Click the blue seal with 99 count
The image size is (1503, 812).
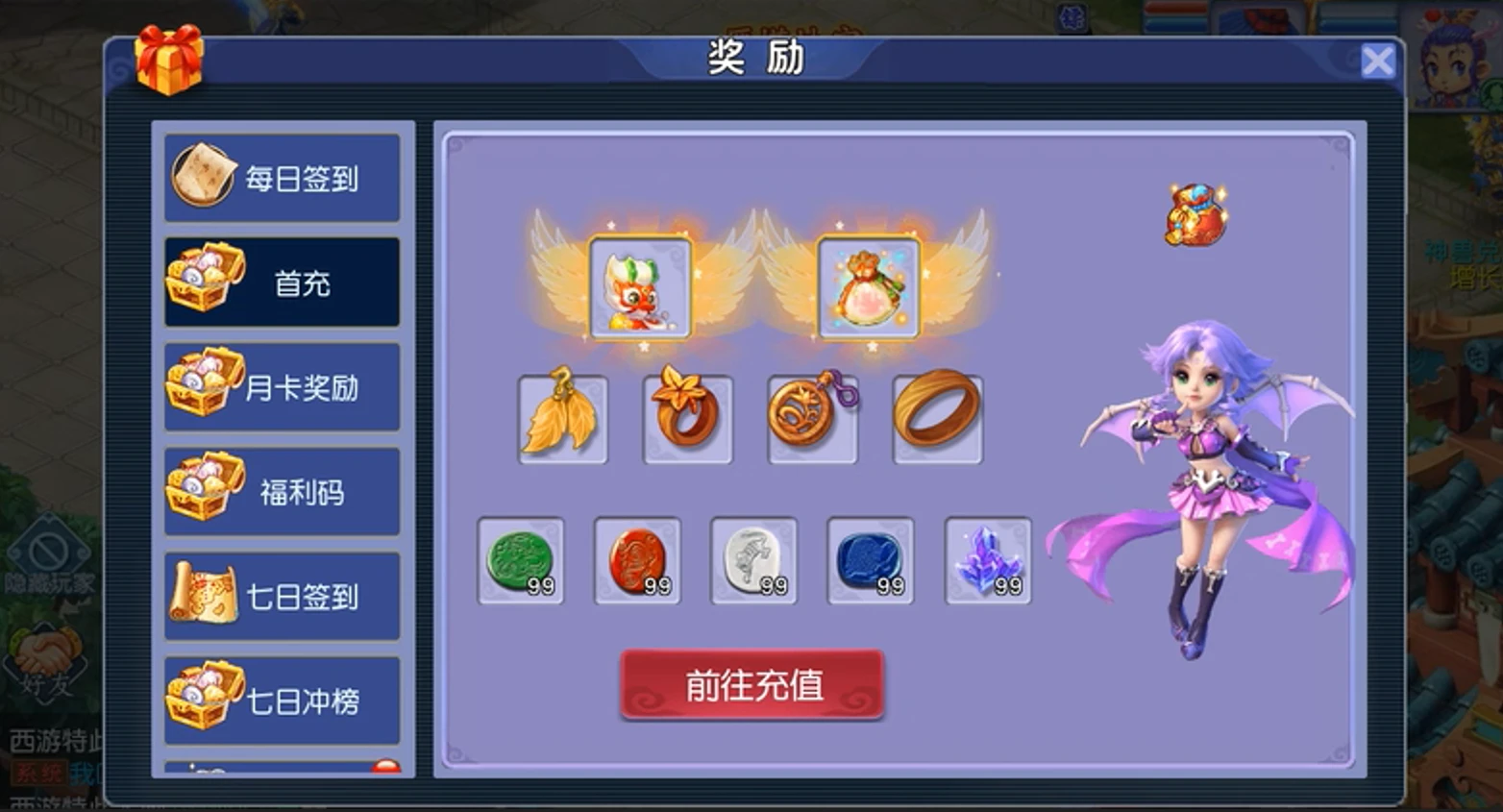(x=869, y=560)
